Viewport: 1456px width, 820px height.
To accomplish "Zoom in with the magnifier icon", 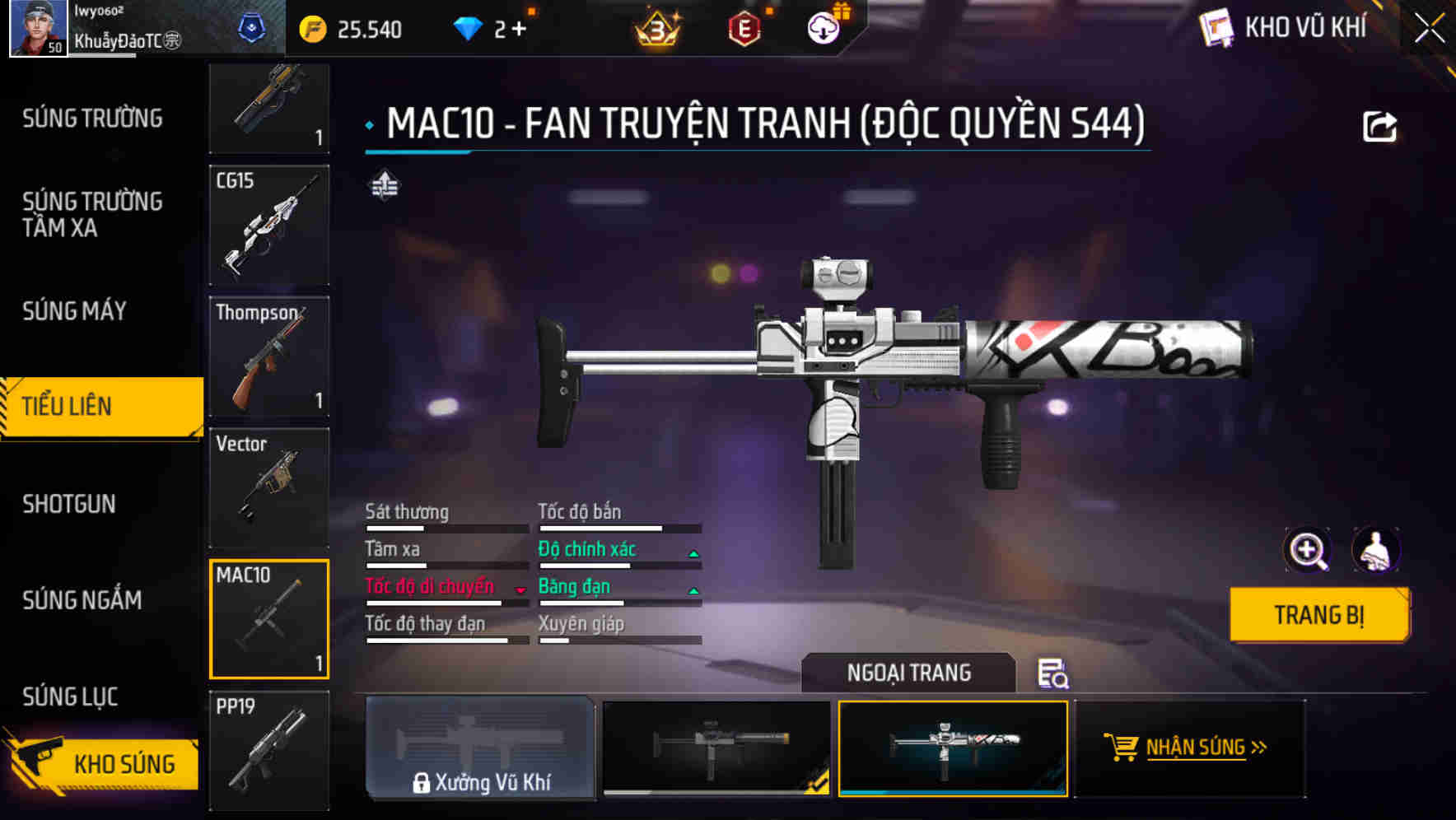I will 1308,550.
